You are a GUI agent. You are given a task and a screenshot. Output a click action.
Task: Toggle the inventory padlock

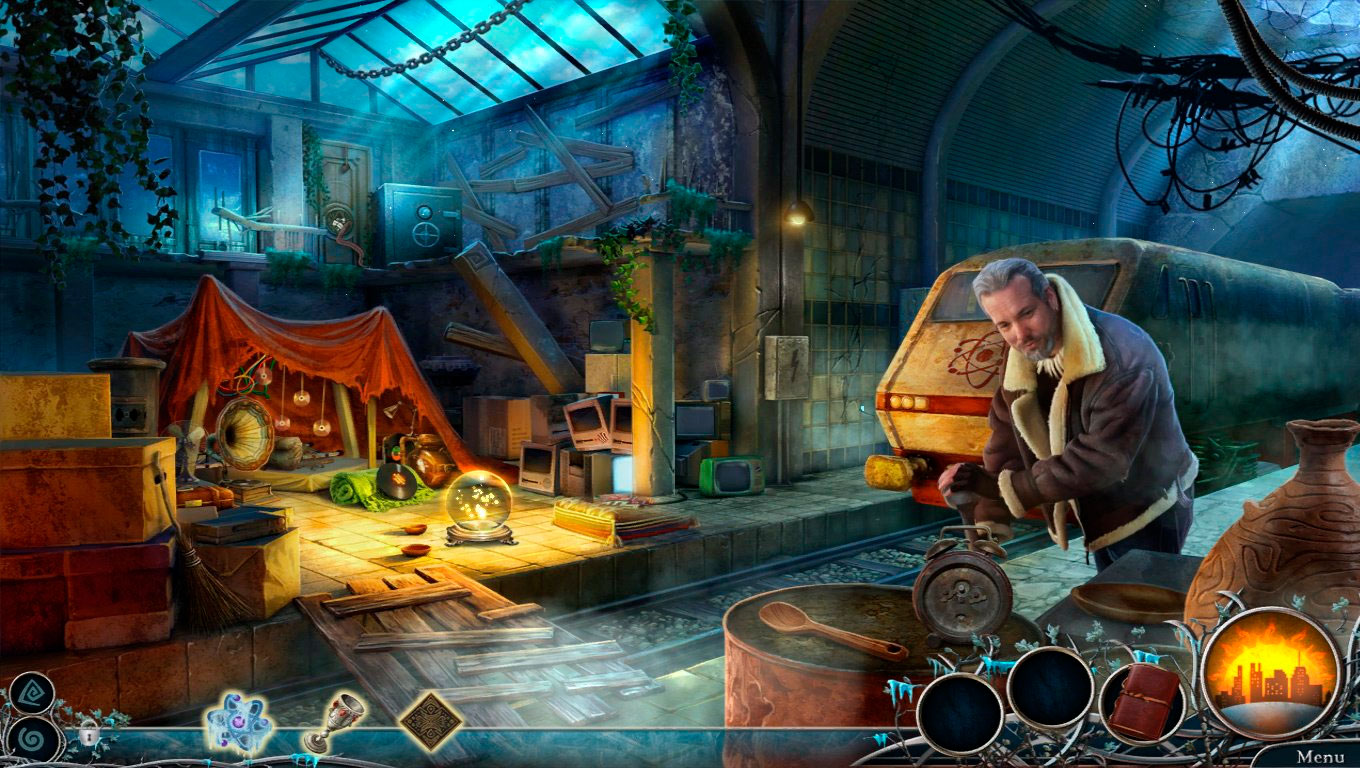(x=89, y=735)
